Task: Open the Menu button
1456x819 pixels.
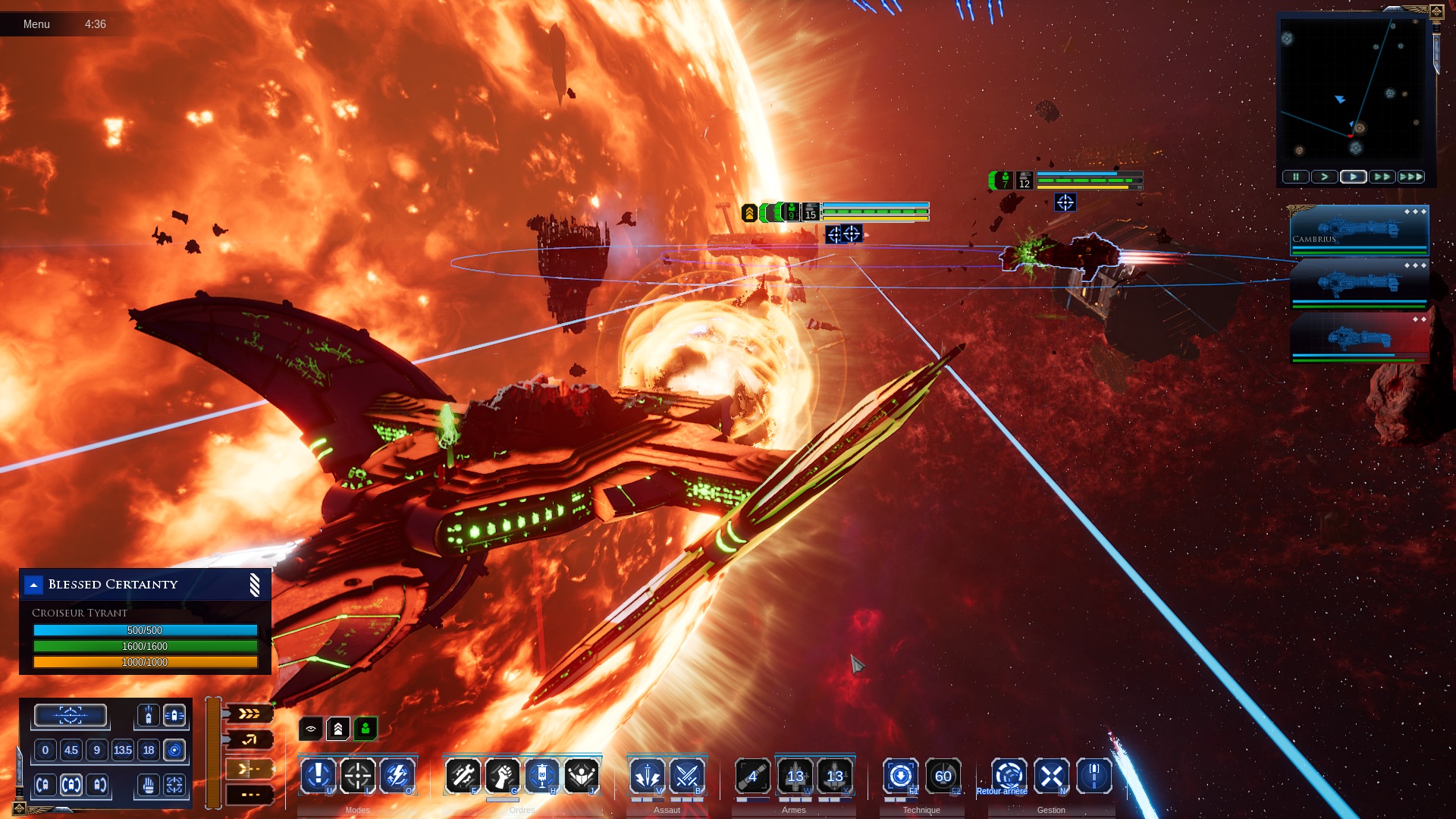Action: 36,24
